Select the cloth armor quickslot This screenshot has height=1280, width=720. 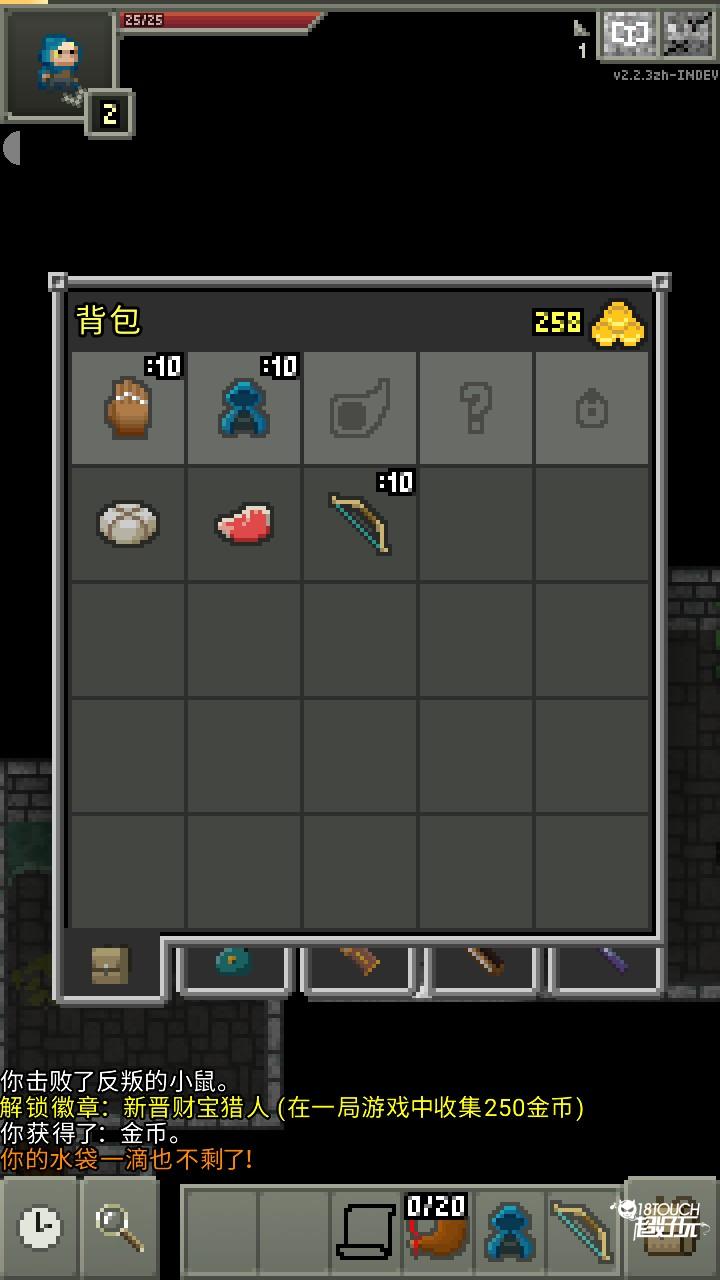click(509, 1226)
